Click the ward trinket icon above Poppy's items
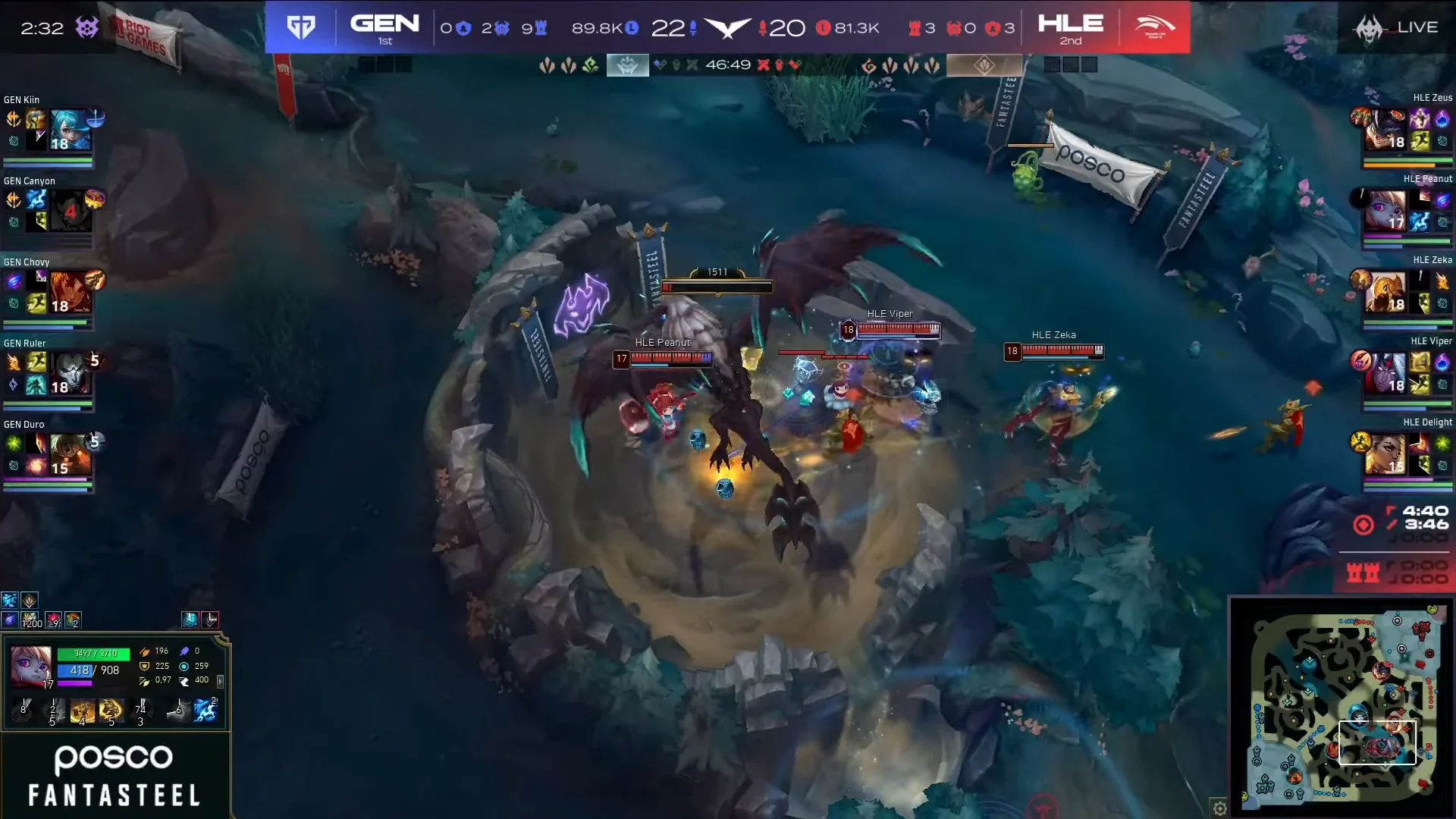 pyautogui.click(x=29, y=601)
